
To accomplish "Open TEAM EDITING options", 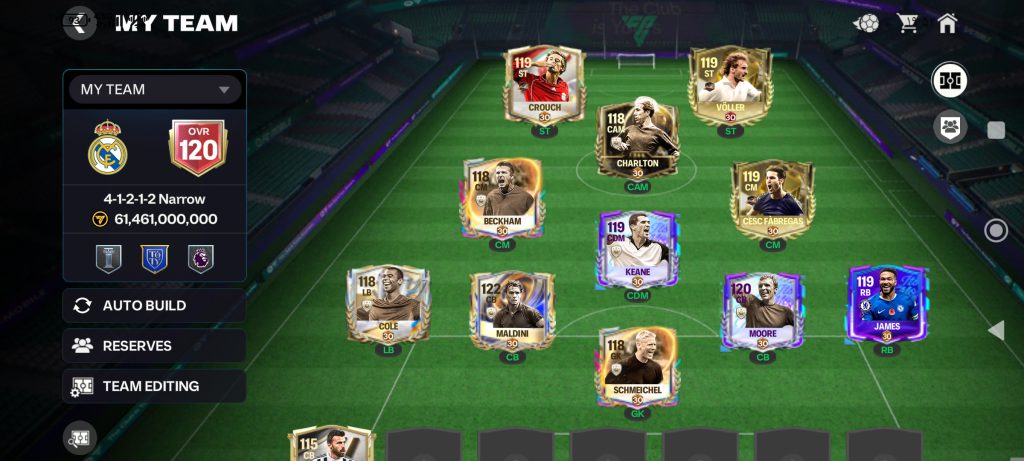I will tap(154, 386).
